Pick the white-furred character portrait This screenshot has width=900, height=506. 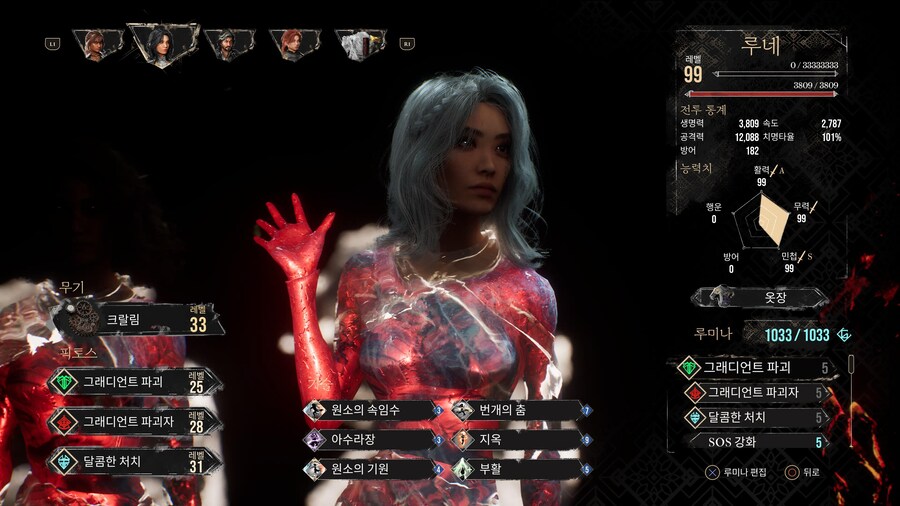pos(359,43)
